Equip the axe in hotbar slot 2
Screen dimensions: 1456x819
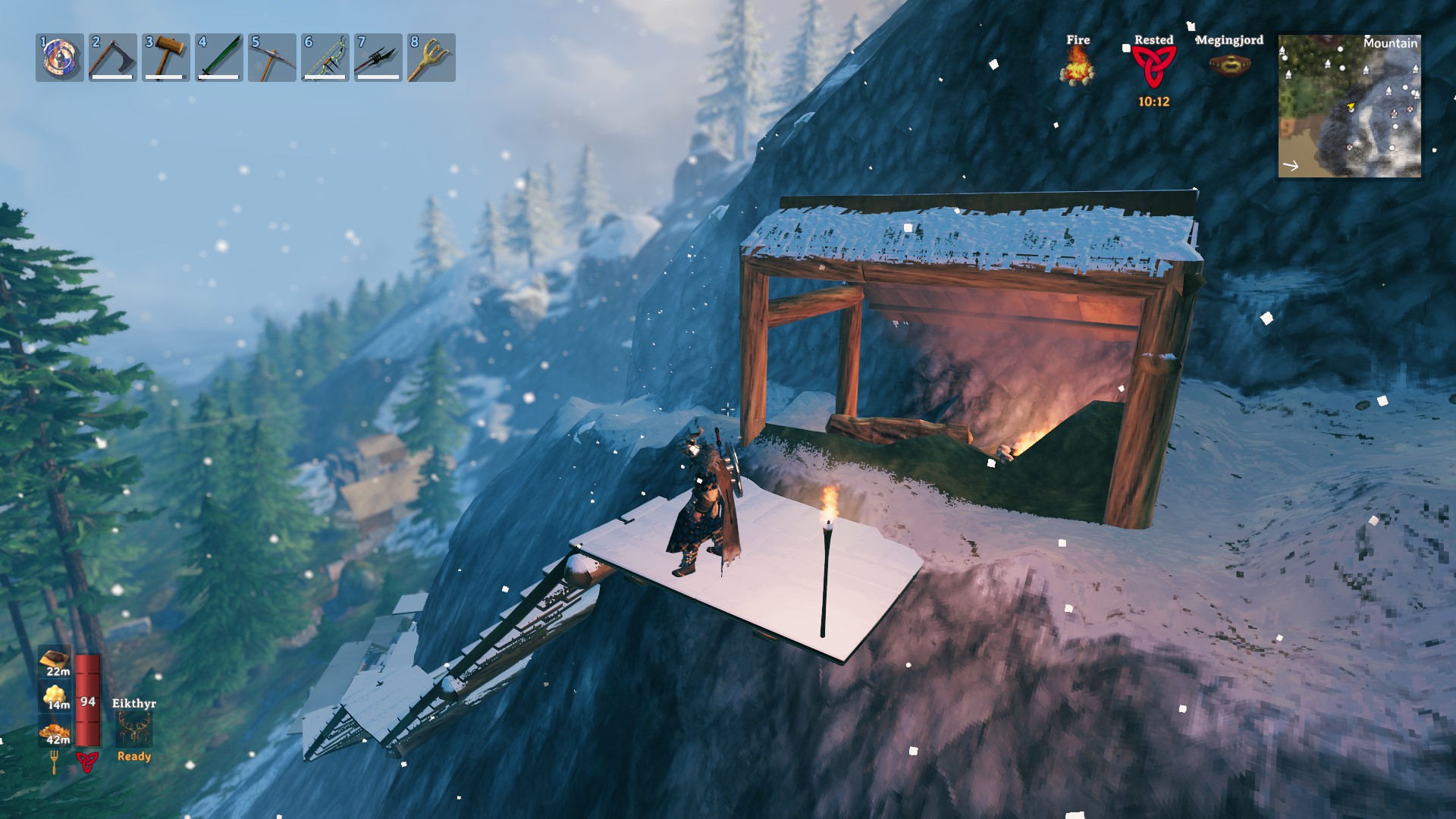point(113,58)
